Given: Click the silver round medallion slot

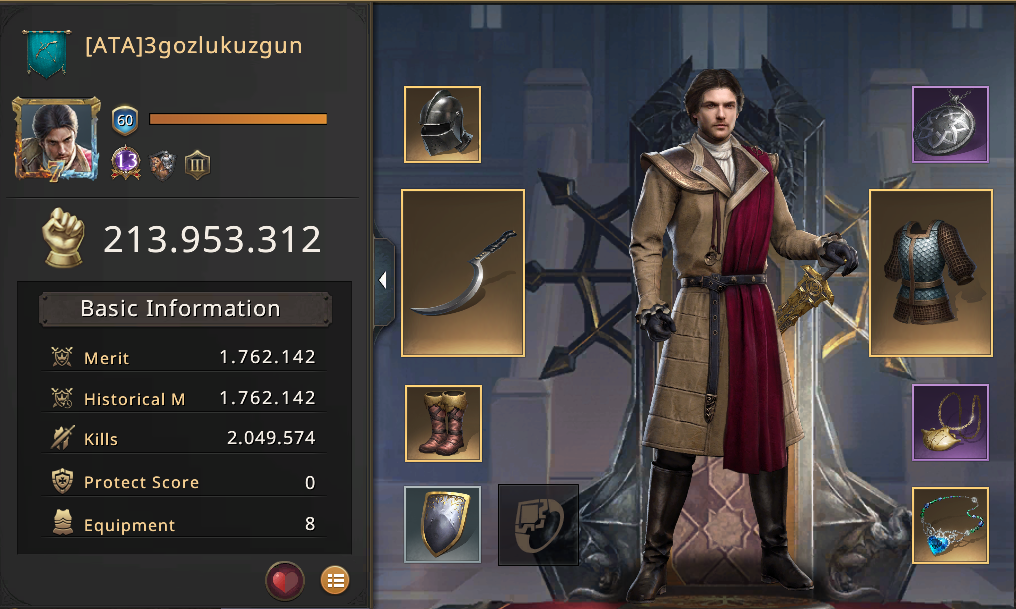Looking at the screenshot, I should (950, 124).
